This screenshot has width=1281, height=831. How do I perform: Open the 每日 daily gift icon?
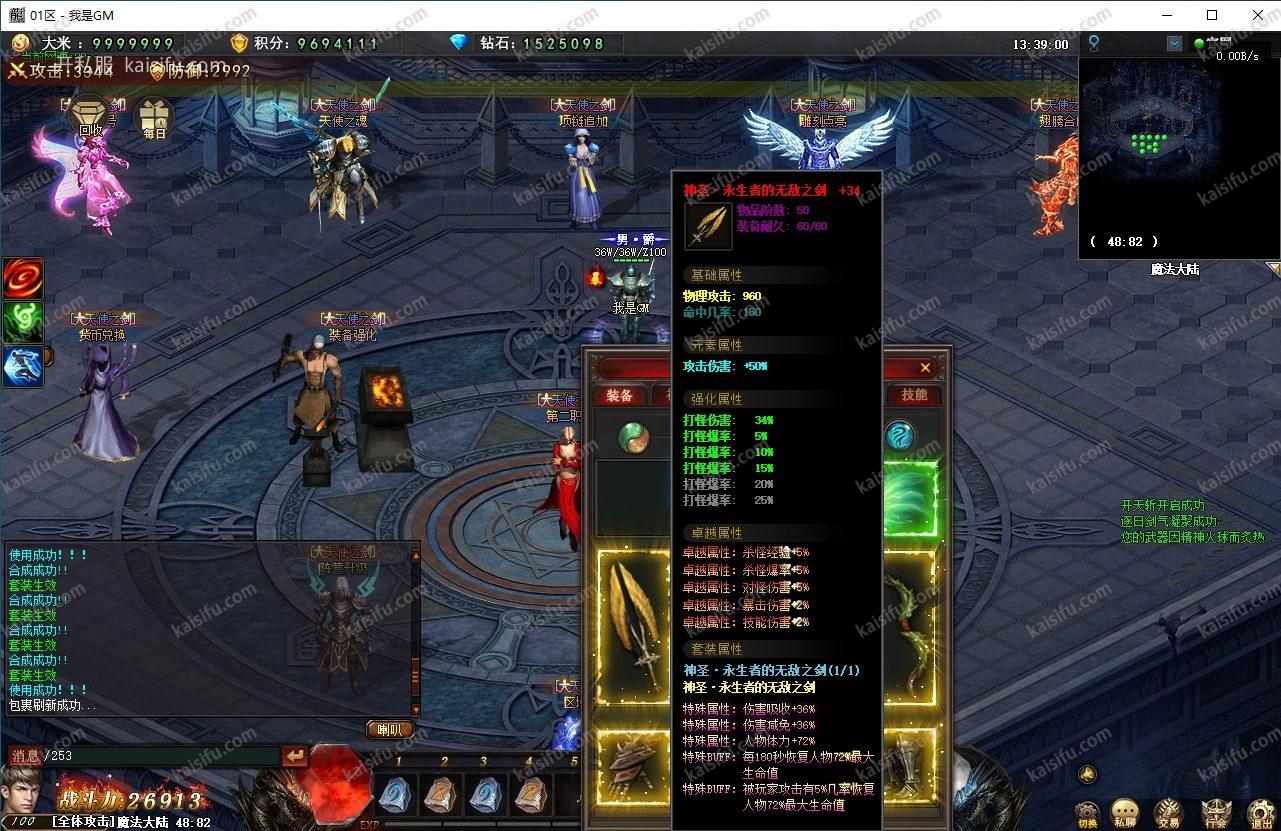pyautogui.click(x=154, y=119)
